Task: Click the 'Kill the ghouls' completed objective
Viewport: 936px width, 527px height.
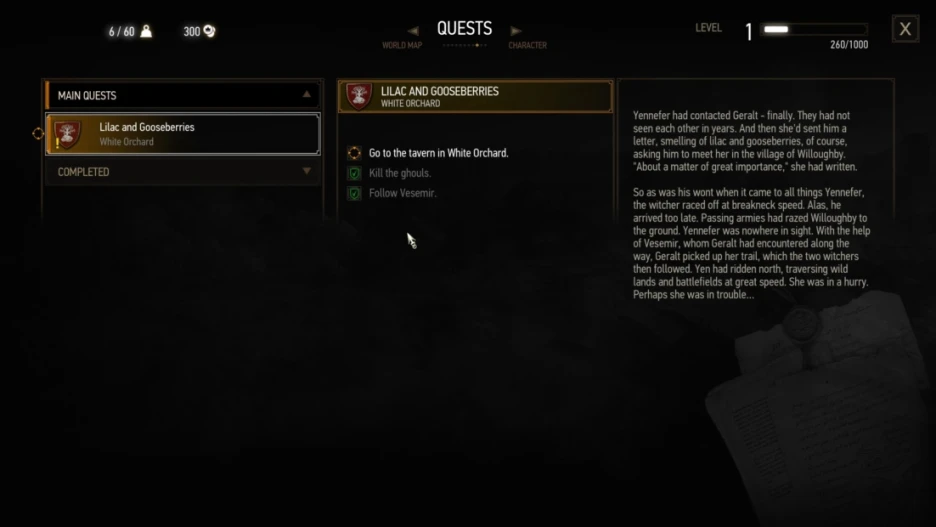Action: coord(400,173)
